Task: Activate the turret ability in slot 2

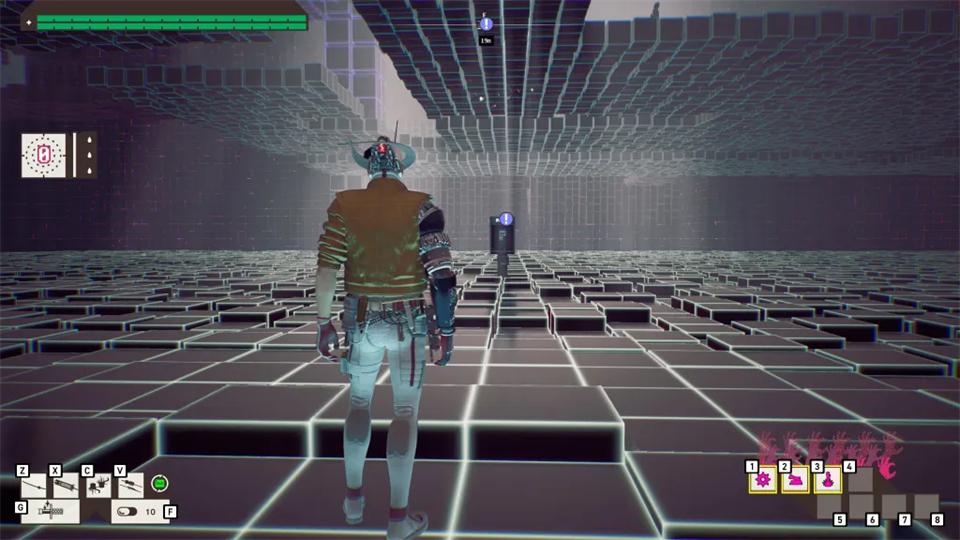Action: coord(796,481)
